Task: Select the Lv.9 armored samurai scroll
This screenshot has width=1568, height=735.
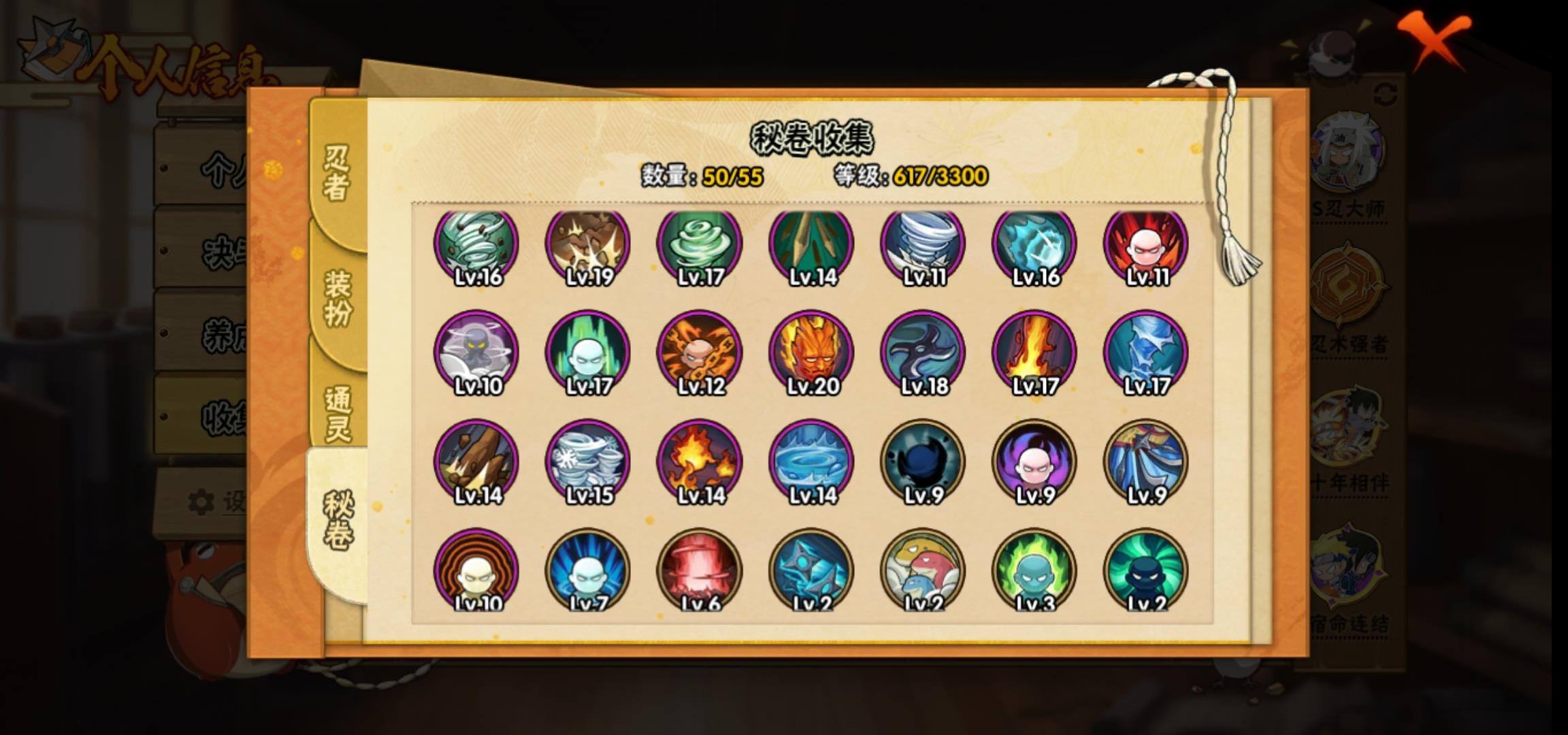Action: tap(1146, 462)
